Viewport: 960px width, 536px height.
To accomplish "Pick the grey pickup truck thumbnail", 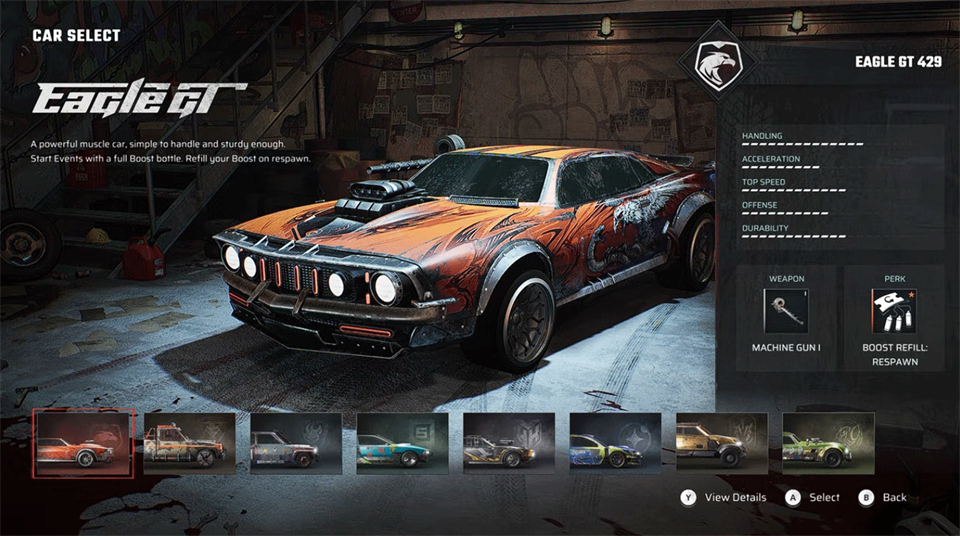I will pyautogui.click(x=296, y=443).
